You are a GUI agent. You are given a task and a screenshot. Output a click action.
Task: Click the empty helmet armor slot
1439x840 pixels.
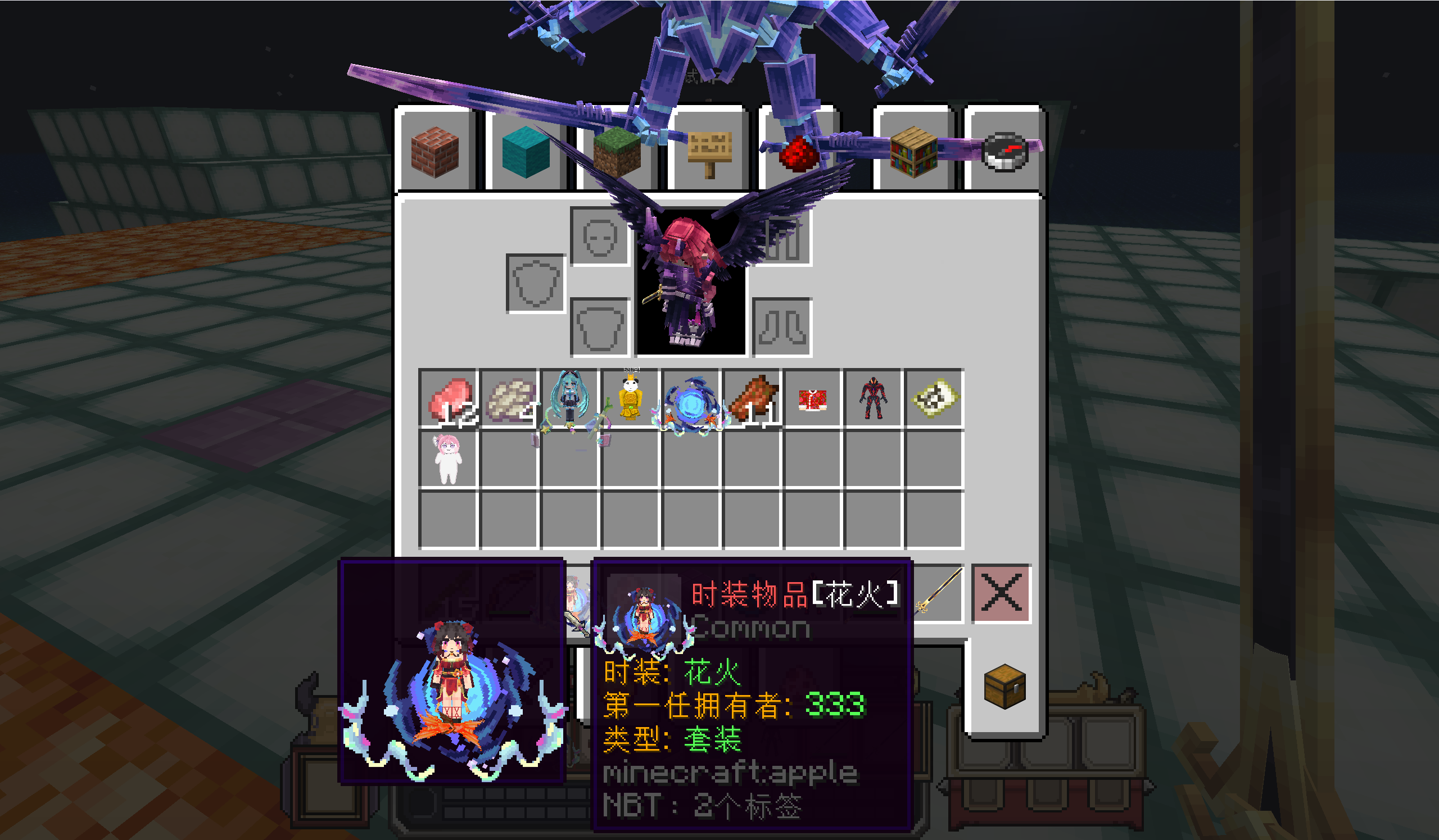[600, 236]
